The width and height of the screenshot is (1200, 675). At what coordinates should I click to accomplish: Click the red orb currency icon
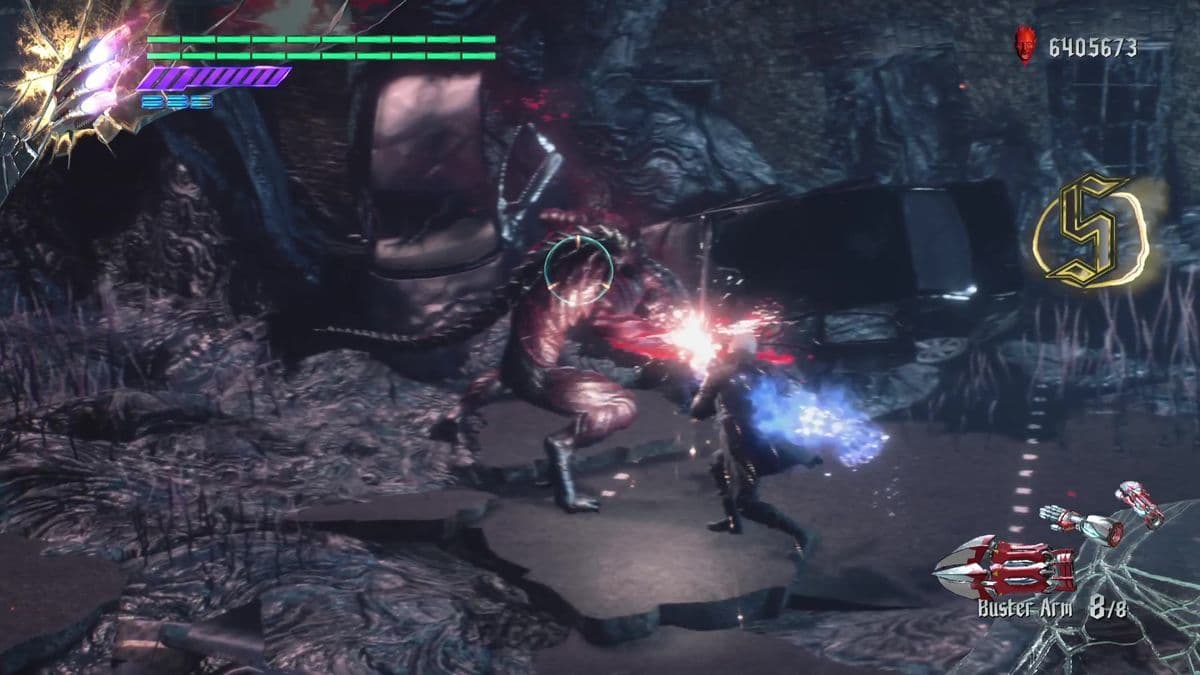(x=1026, y=44)
